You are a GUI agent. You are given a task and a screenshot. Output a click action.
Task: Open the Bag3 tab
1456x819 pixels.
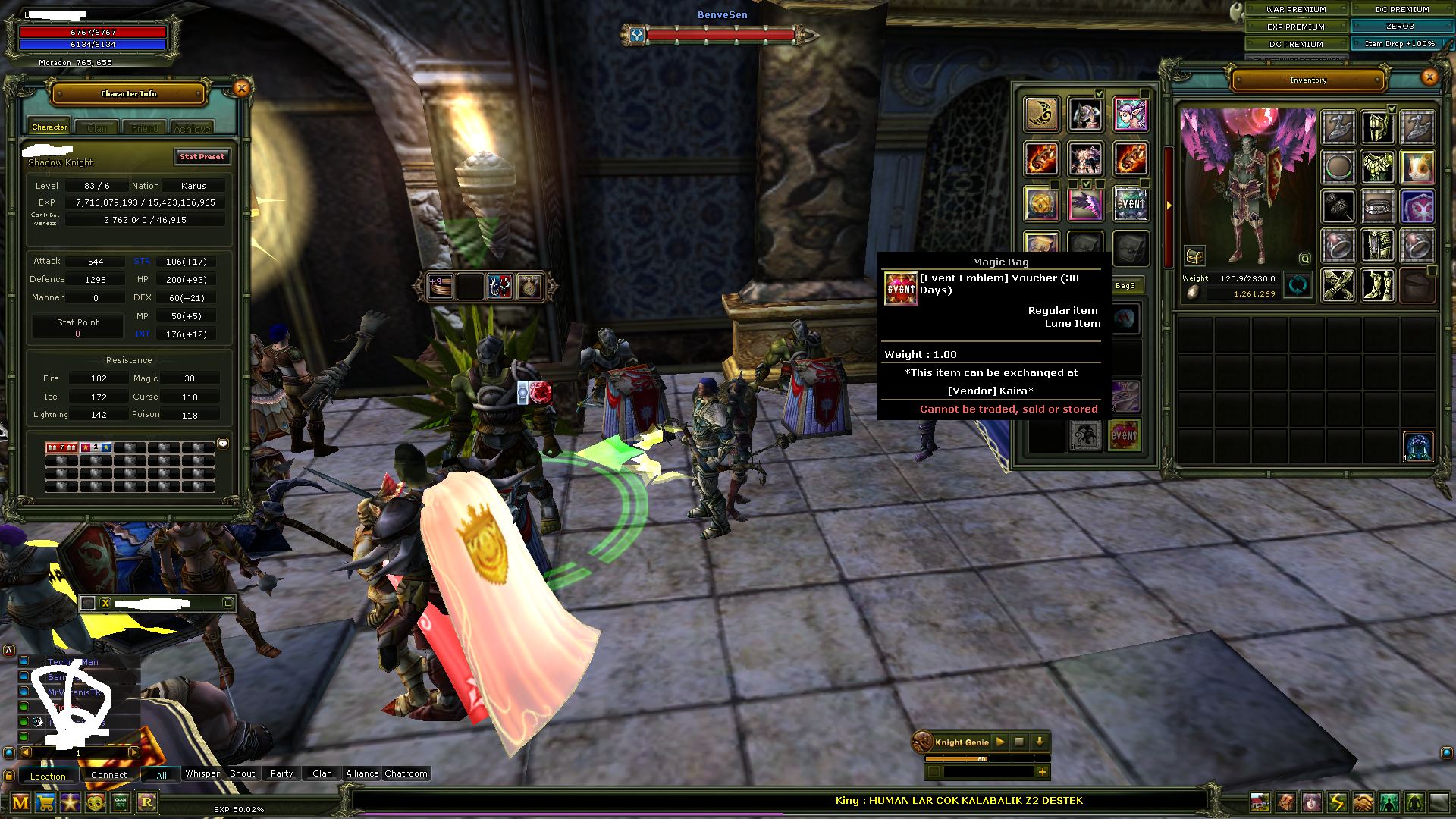1125,286
